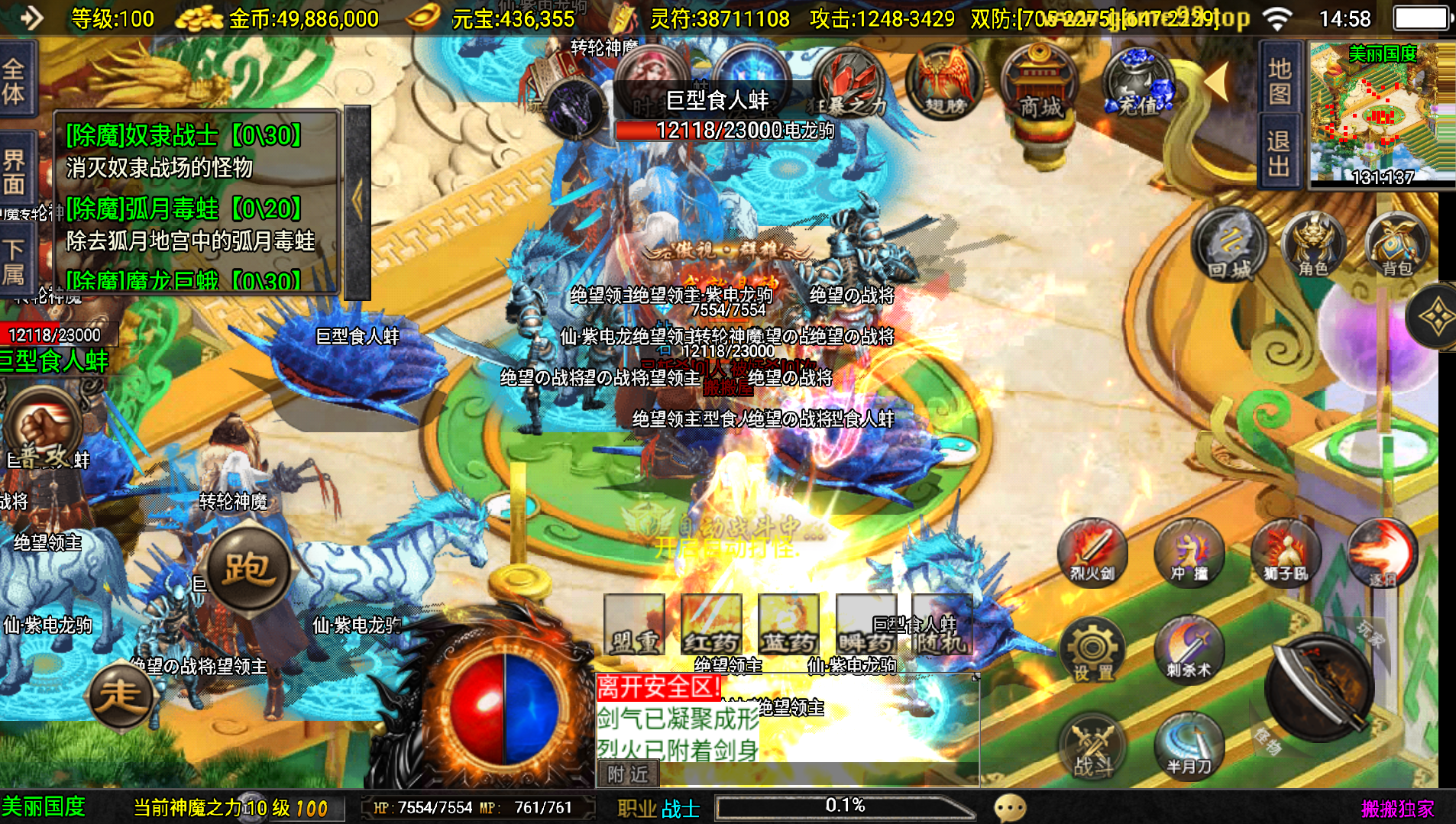Viewport: 1456px width, 824px height.
Task: Open the 地图 map button
Action: tap(1279, 81)
